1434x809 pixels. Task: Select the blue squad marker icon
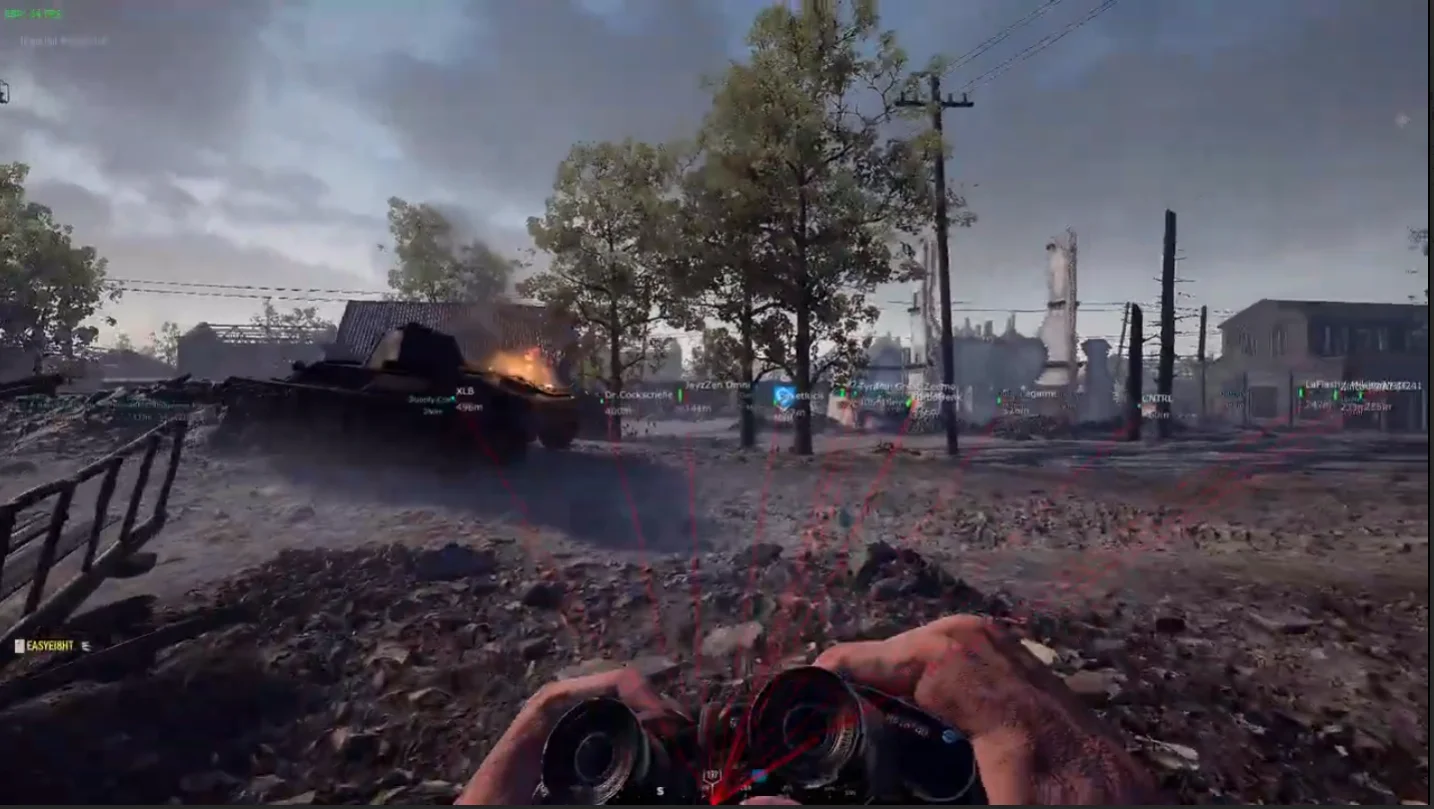784,397
